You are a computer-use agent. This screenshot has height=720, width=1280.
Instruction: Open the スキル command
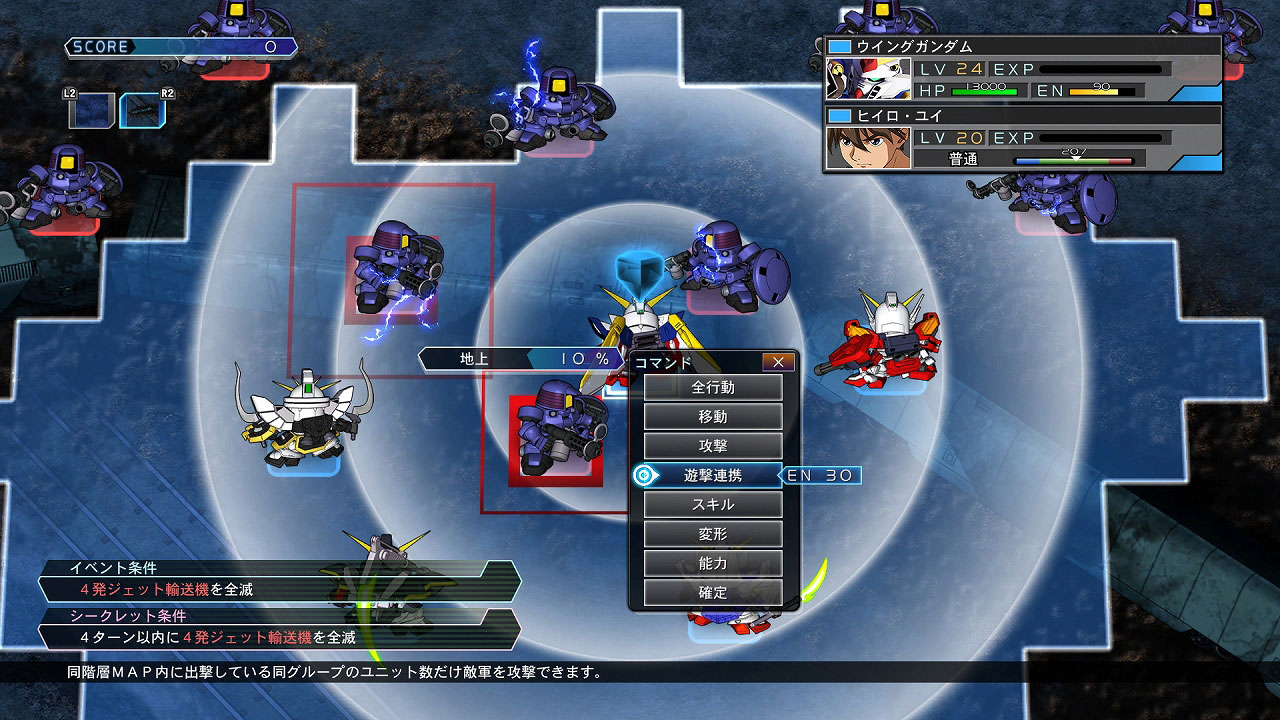(x=712, y=505)
